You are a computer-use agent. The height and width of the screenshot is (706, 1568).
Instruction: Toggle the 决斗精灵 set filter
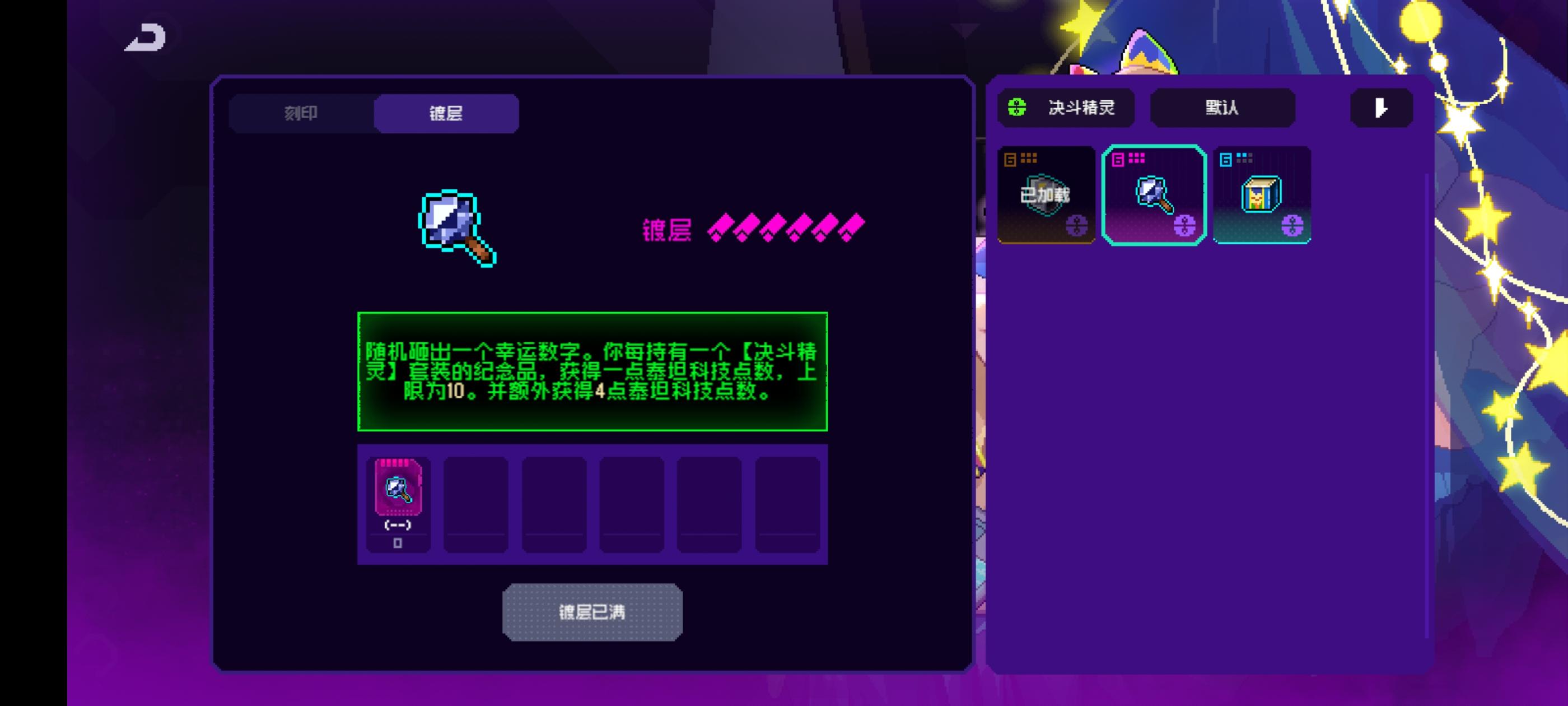click(x=1066, y=108)
